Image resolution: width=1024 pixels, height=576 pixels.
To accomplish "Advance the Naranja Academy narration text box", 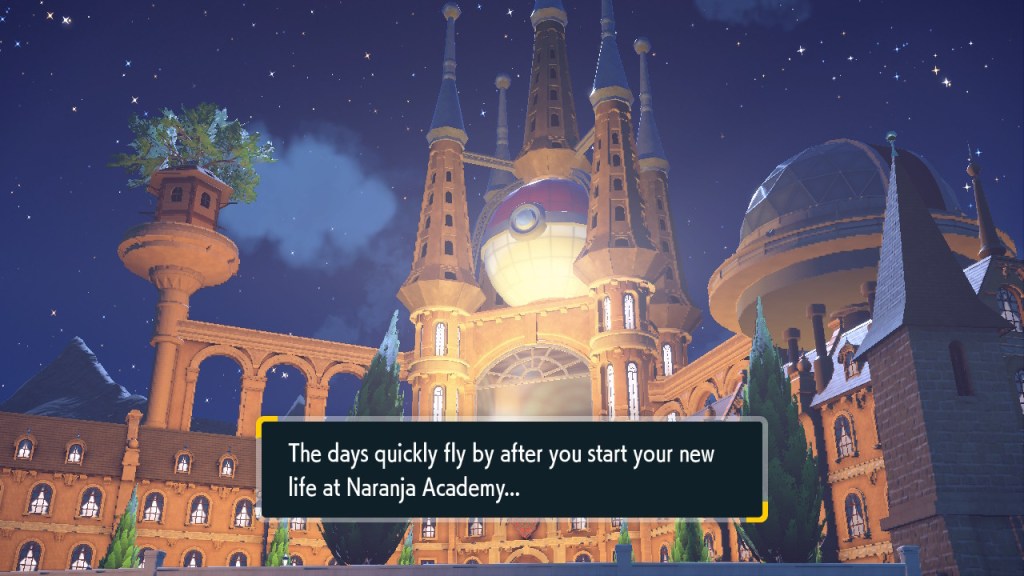I will (511, 468).
